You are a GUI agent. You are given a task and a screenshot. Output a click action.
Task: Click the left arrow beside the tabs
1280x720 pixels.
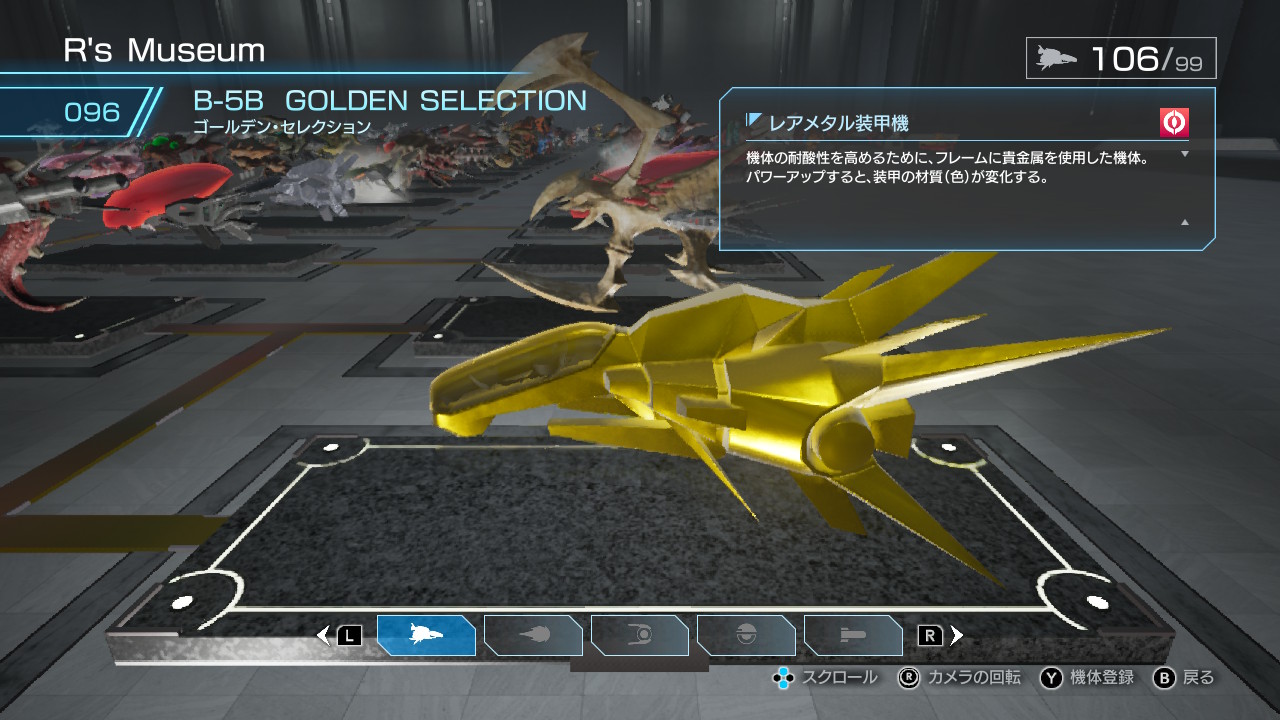(x=323, y=635)
